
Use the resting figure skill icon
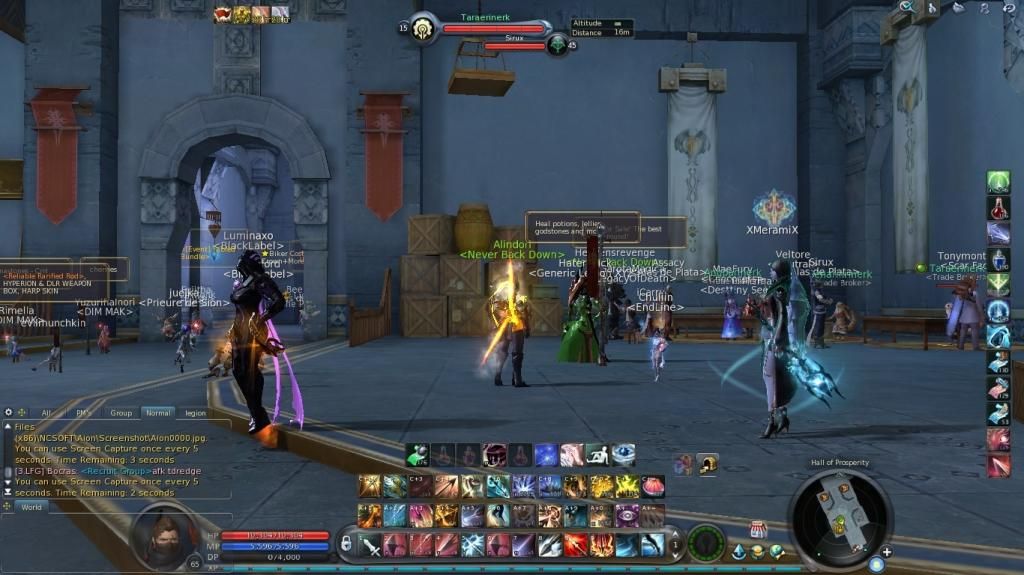[x=597, y=455]
